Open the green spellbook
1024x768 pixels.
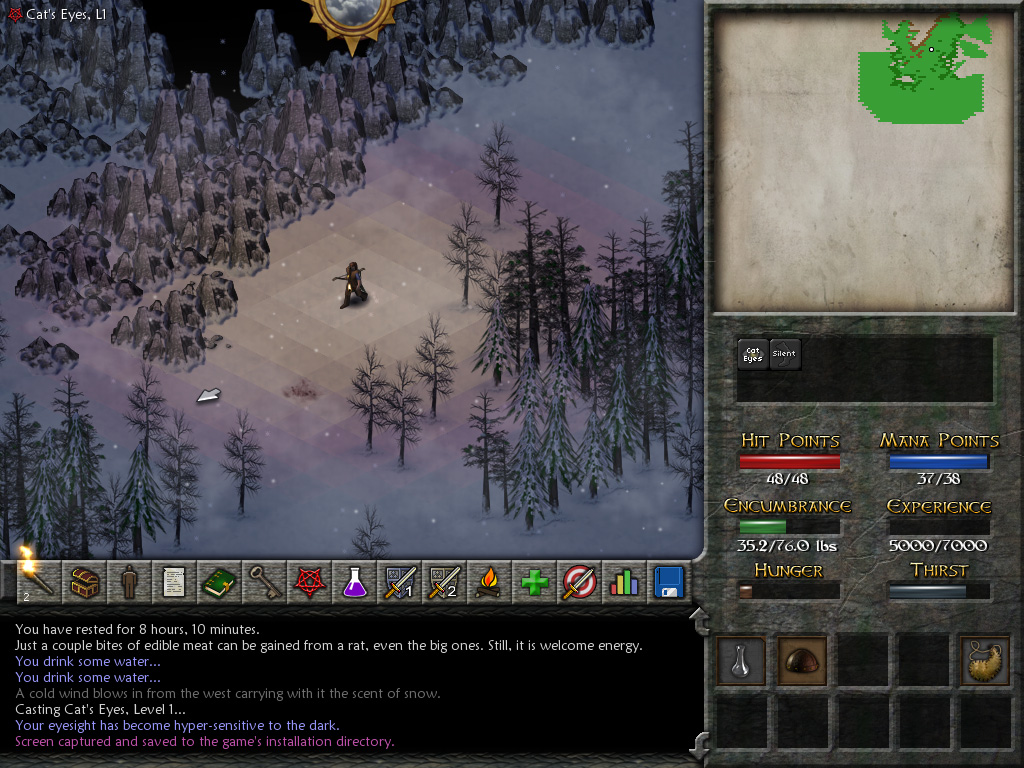pyautogui.click(x=218, y=581)
